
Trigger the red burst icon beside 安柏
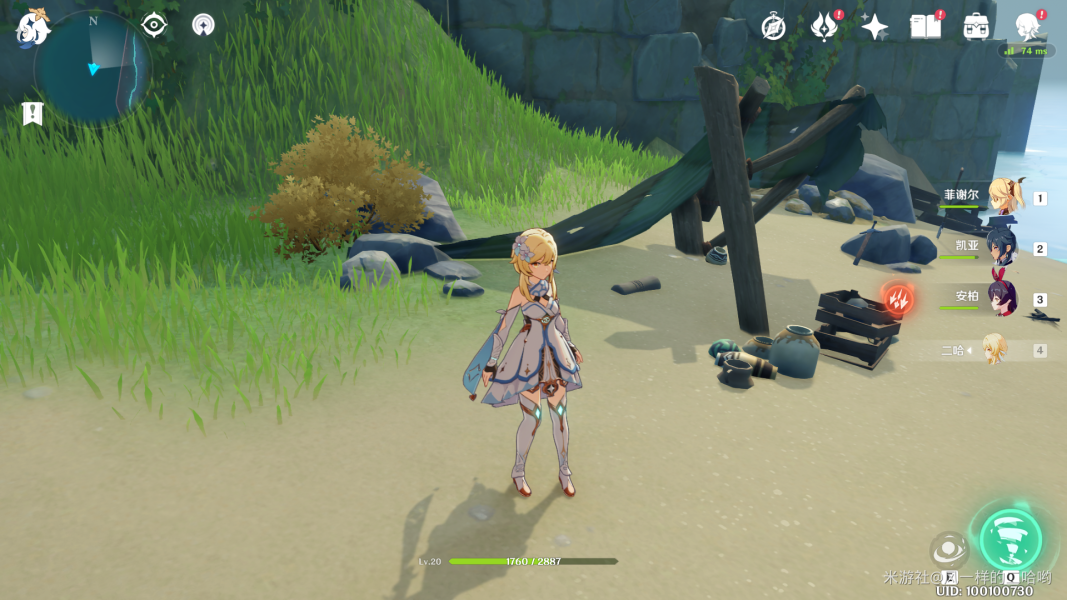coord(897,298)
